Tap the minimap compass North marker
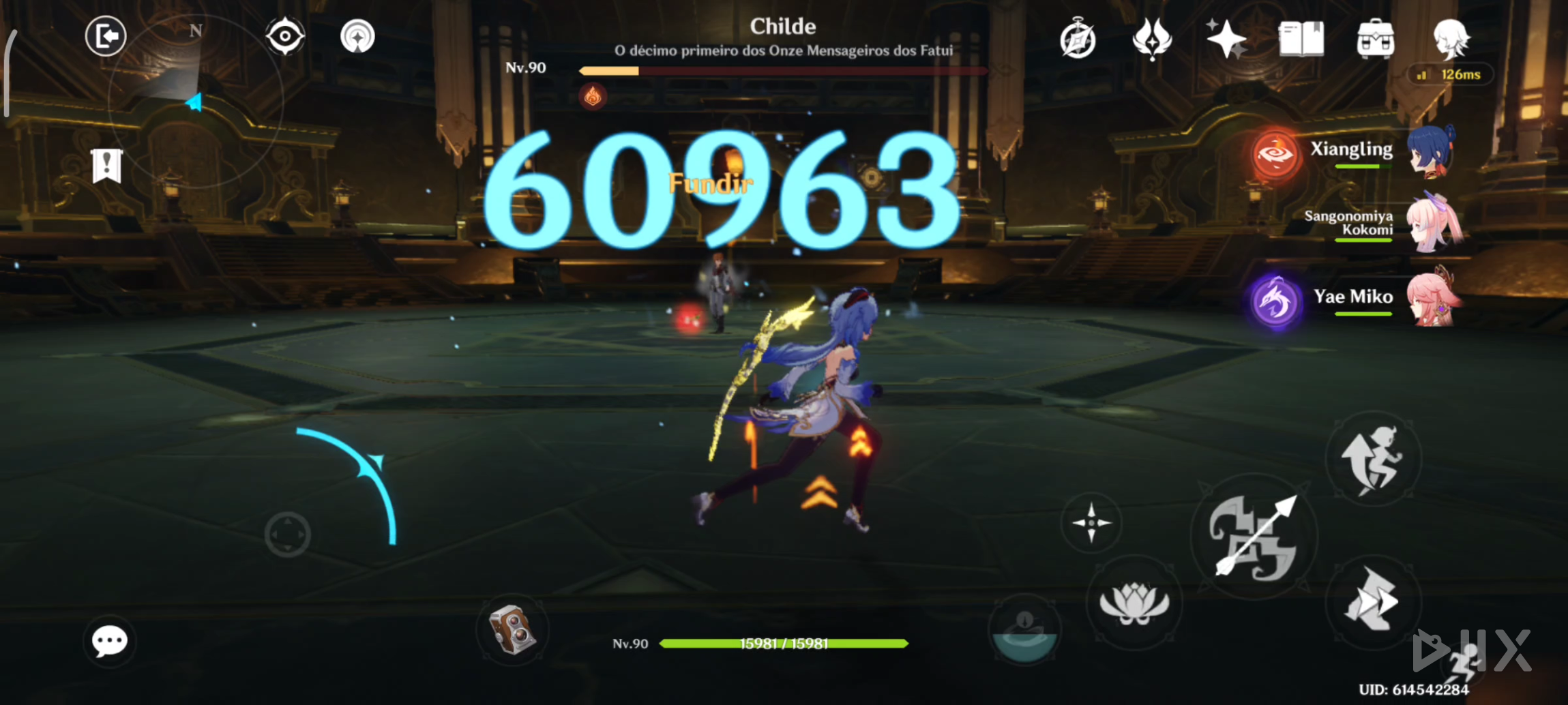The width and height of the screenshot is (1568, 705). (x=196, y=30)
